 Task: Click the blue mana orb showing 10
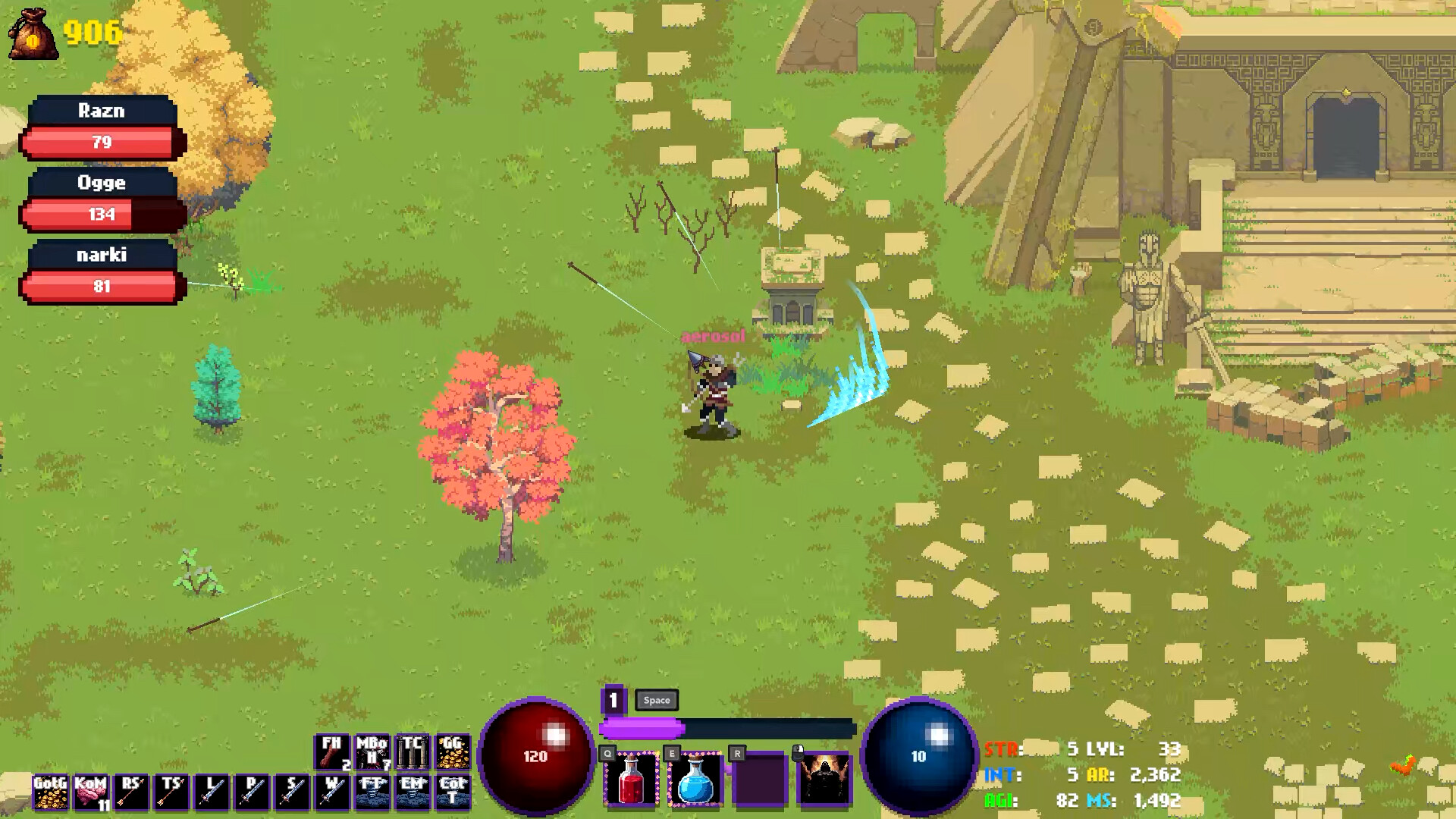(919, 755)
